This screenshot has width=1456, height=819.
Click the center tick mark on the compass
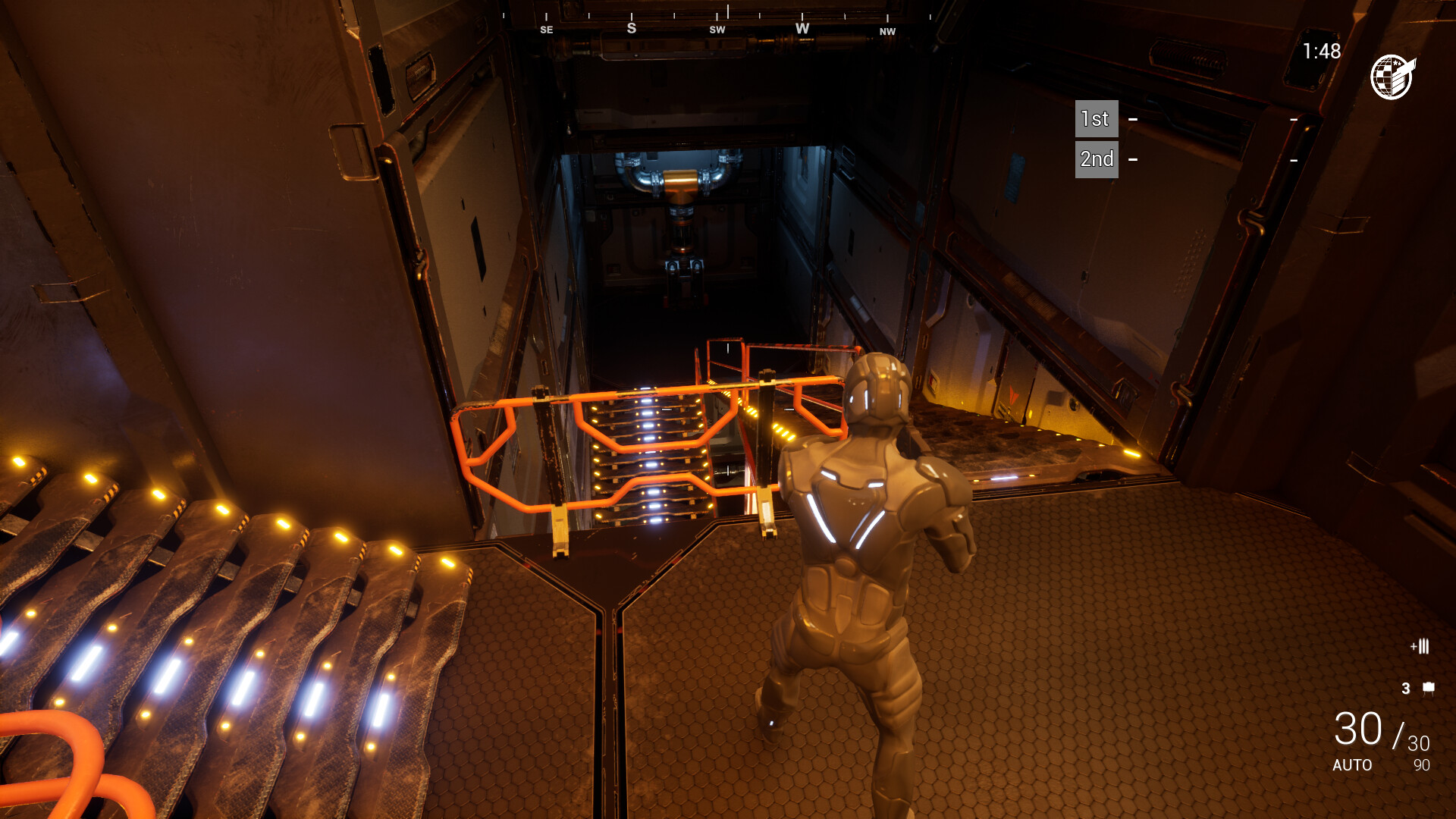(727, 11)
